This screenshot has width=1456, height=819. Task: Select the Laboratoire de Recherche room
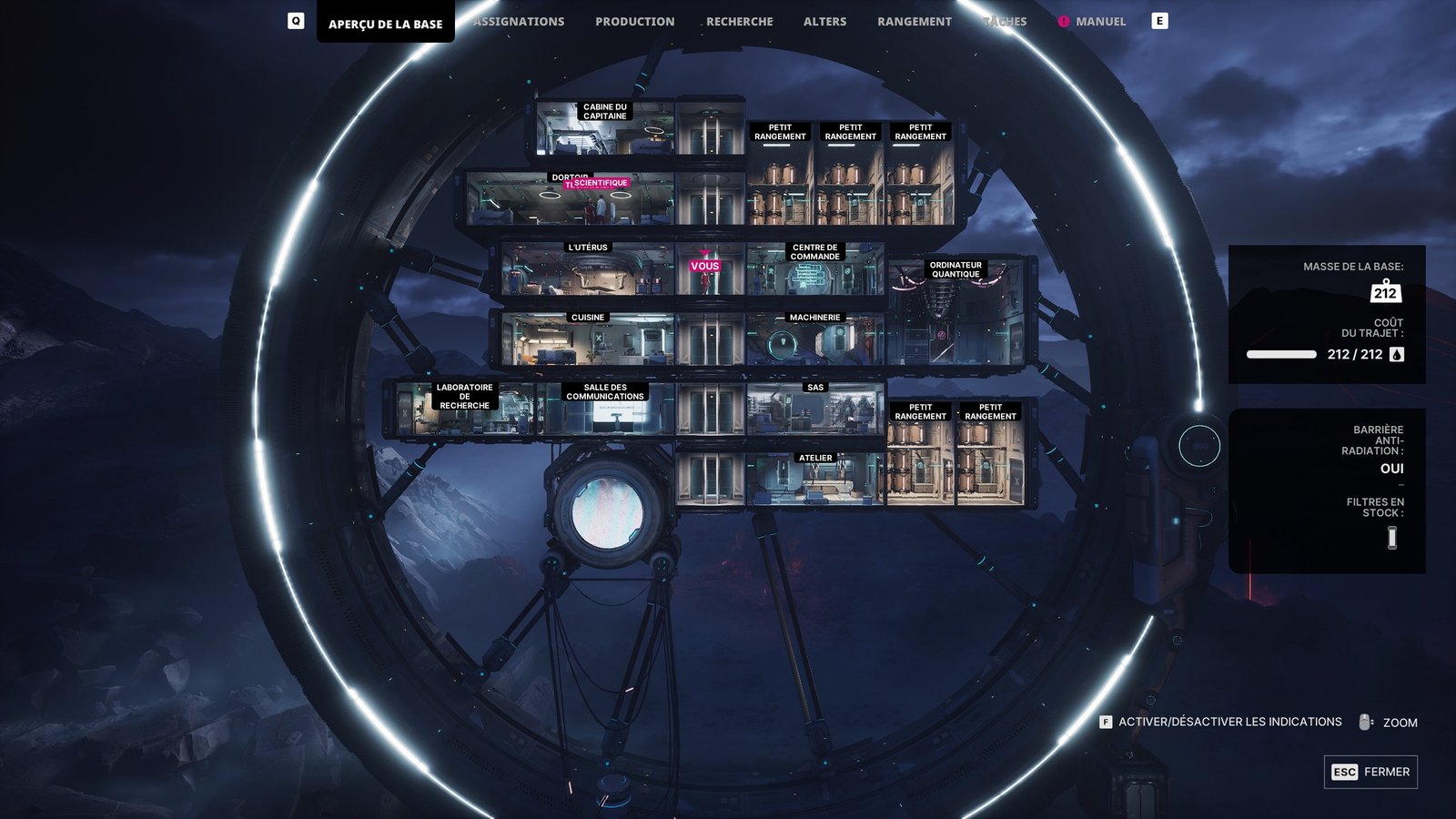click(x=464, y=411)
